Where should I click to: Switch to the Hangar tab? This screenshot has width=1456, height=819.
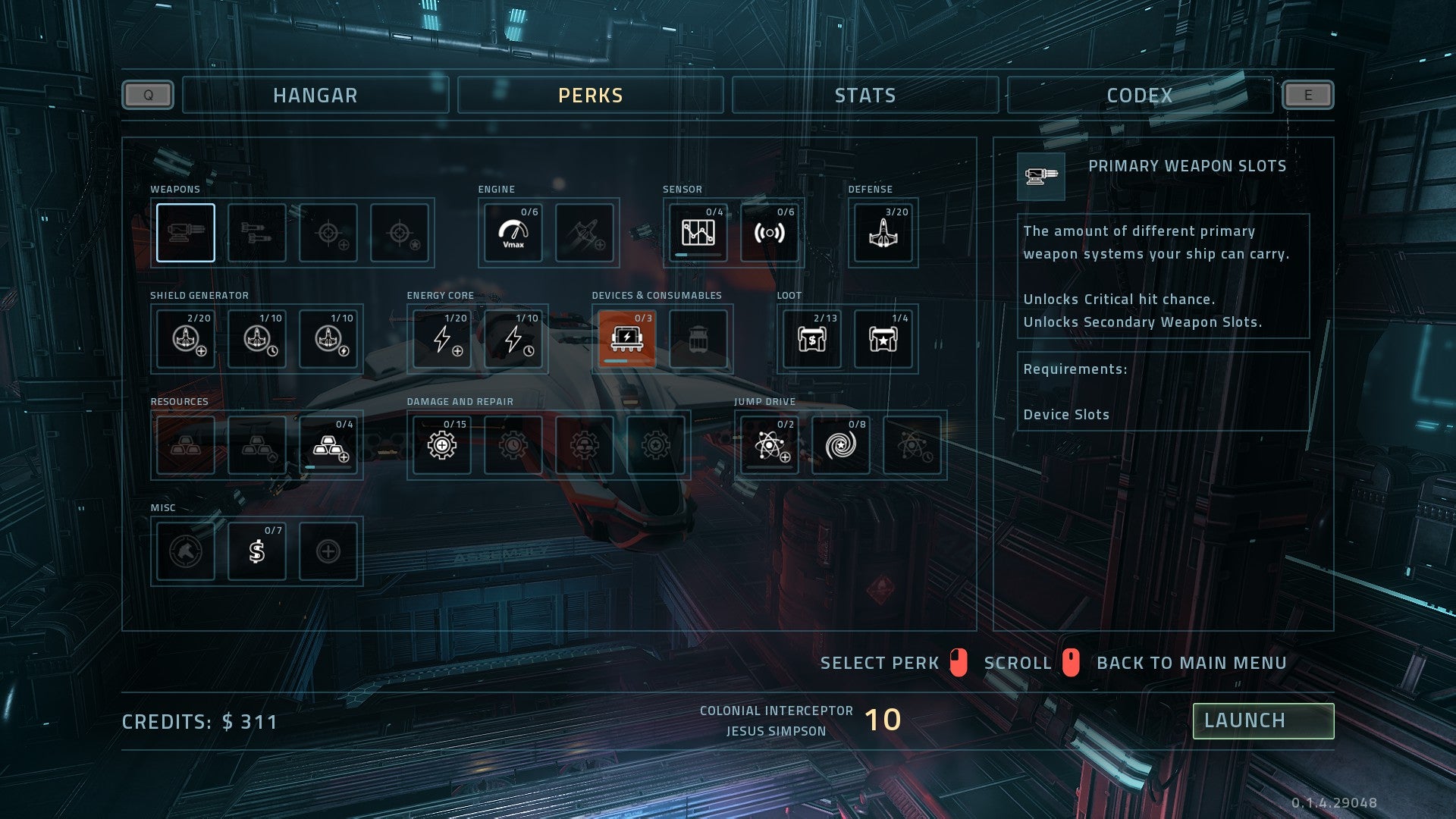click(x=315, y=96)
